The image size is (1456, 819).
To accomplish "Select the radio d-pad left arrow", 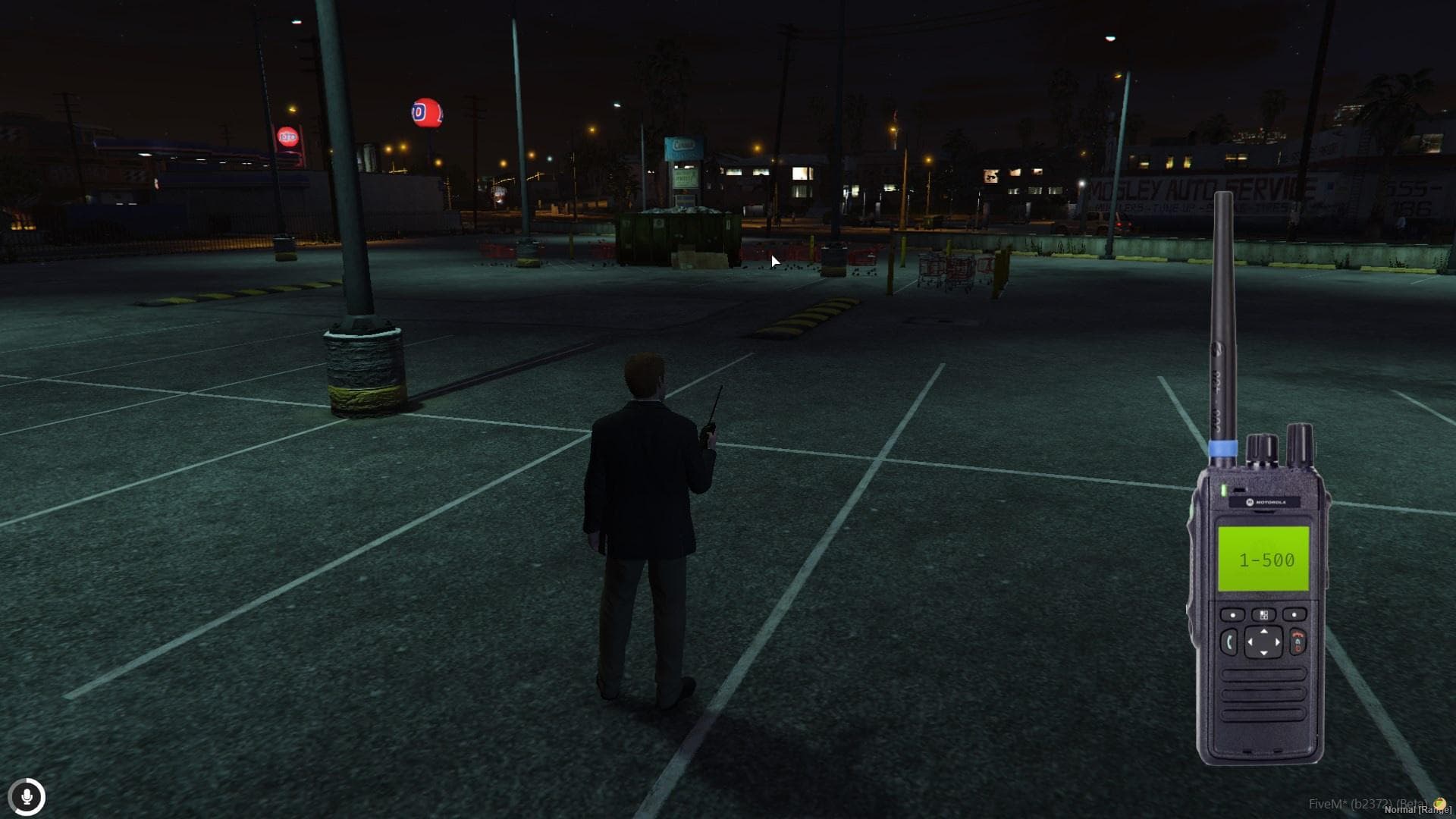I will (1250, 642).
